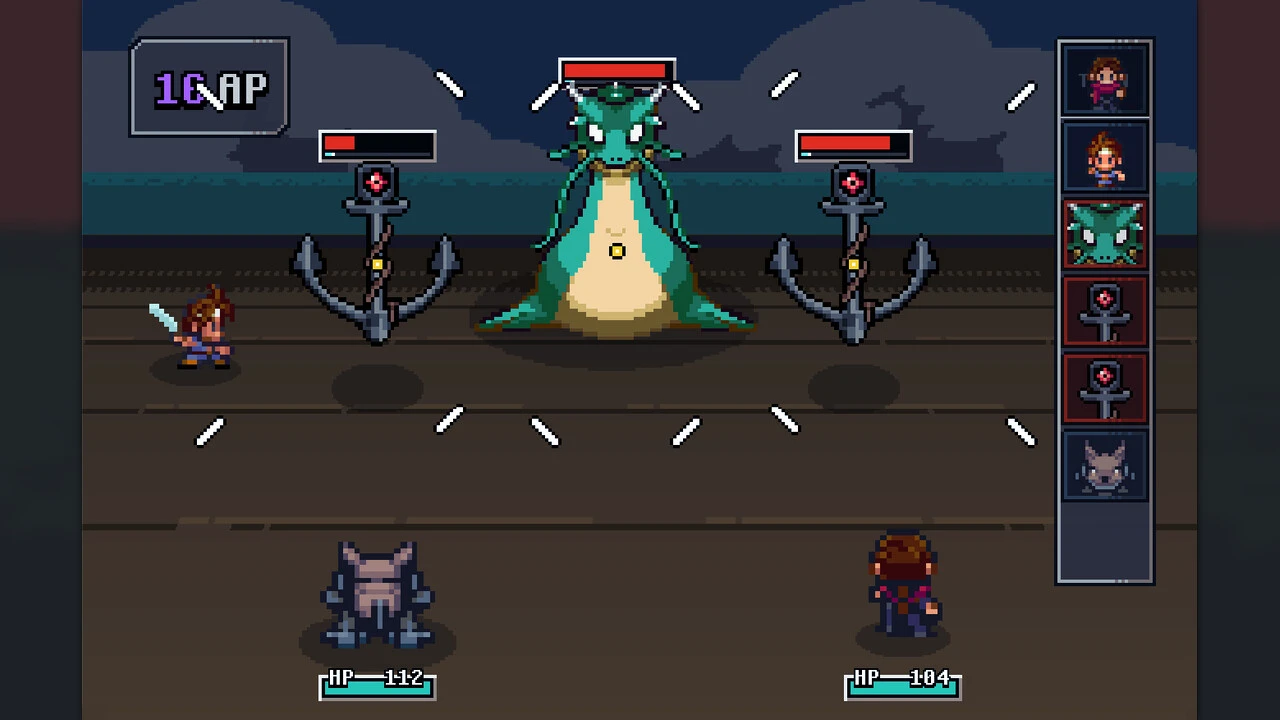
Task: Select the sea dragon portrait in turn order
Action: [1105, 234]
